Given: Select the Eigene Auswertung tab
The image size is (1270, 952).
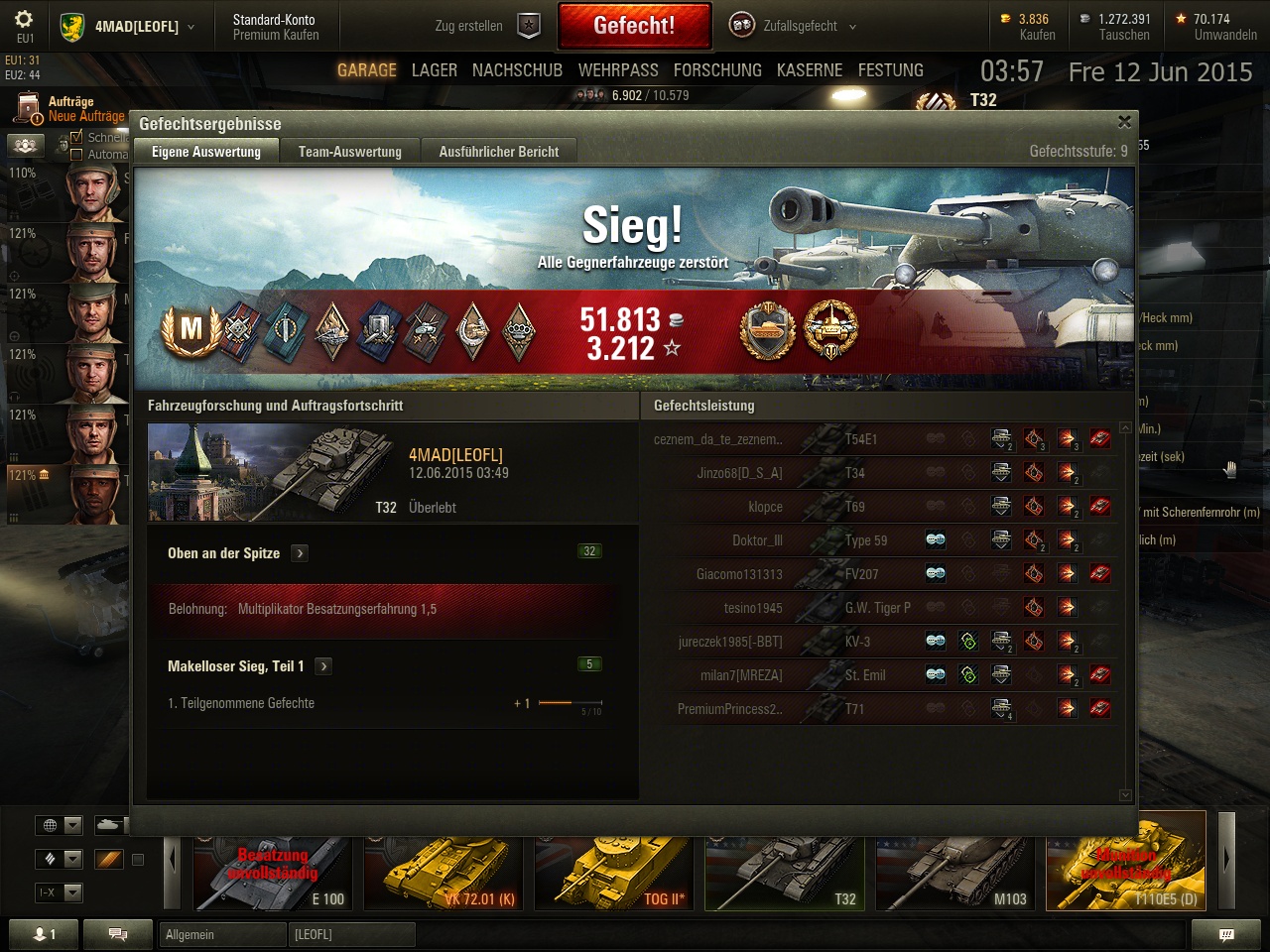Looking at the screenshot, I should [206, 152].
